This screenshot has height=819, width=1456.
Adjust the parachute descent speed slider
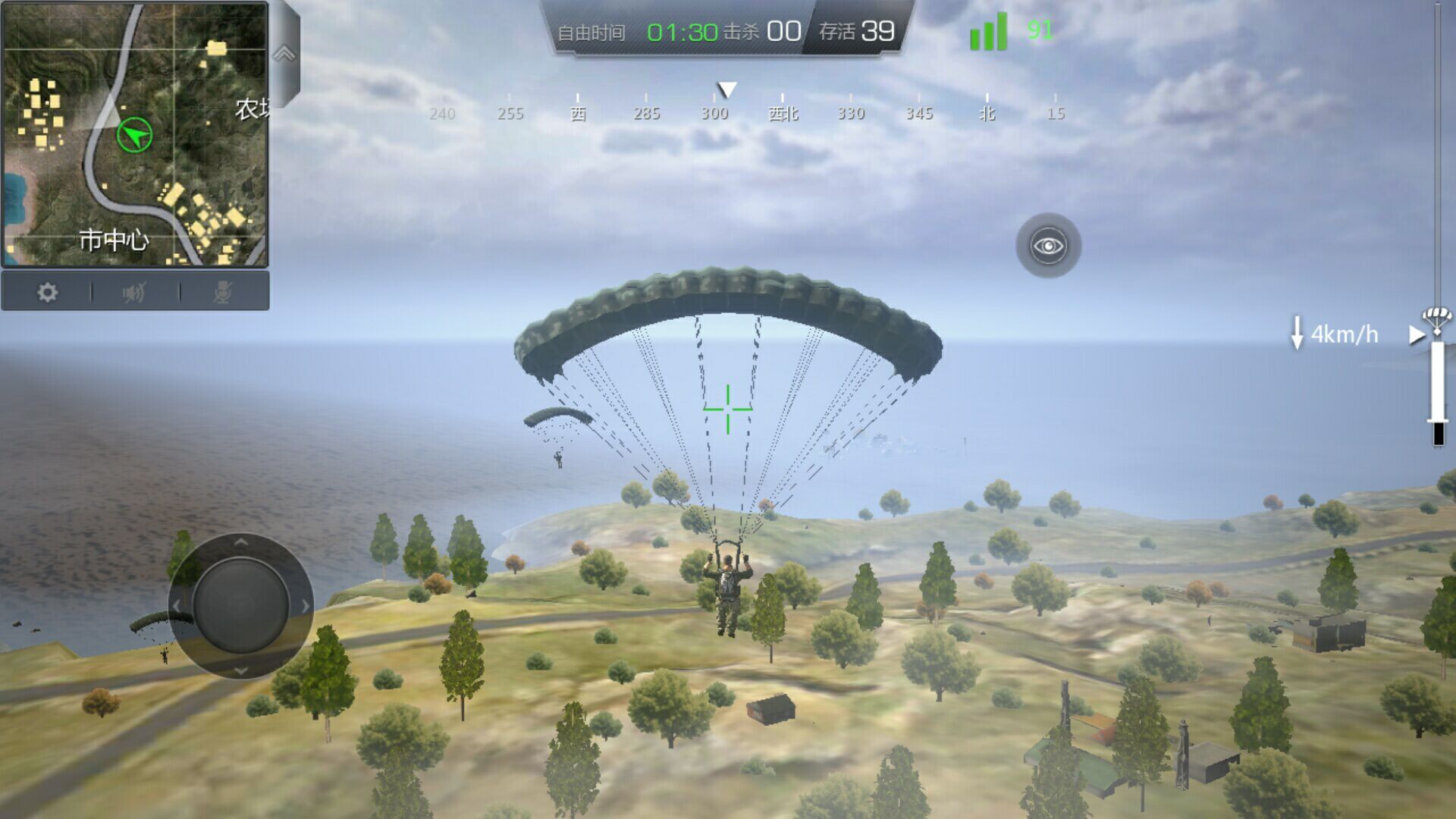pyautogui.click(x=1437, y=387)
